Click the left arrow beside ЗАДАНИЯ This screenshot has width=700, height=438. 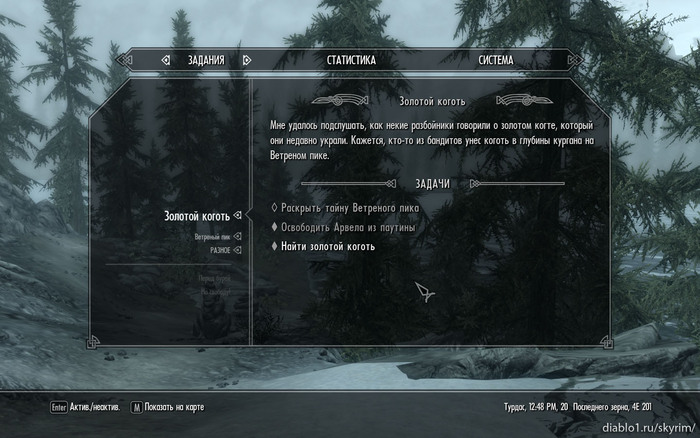(166, 60)
